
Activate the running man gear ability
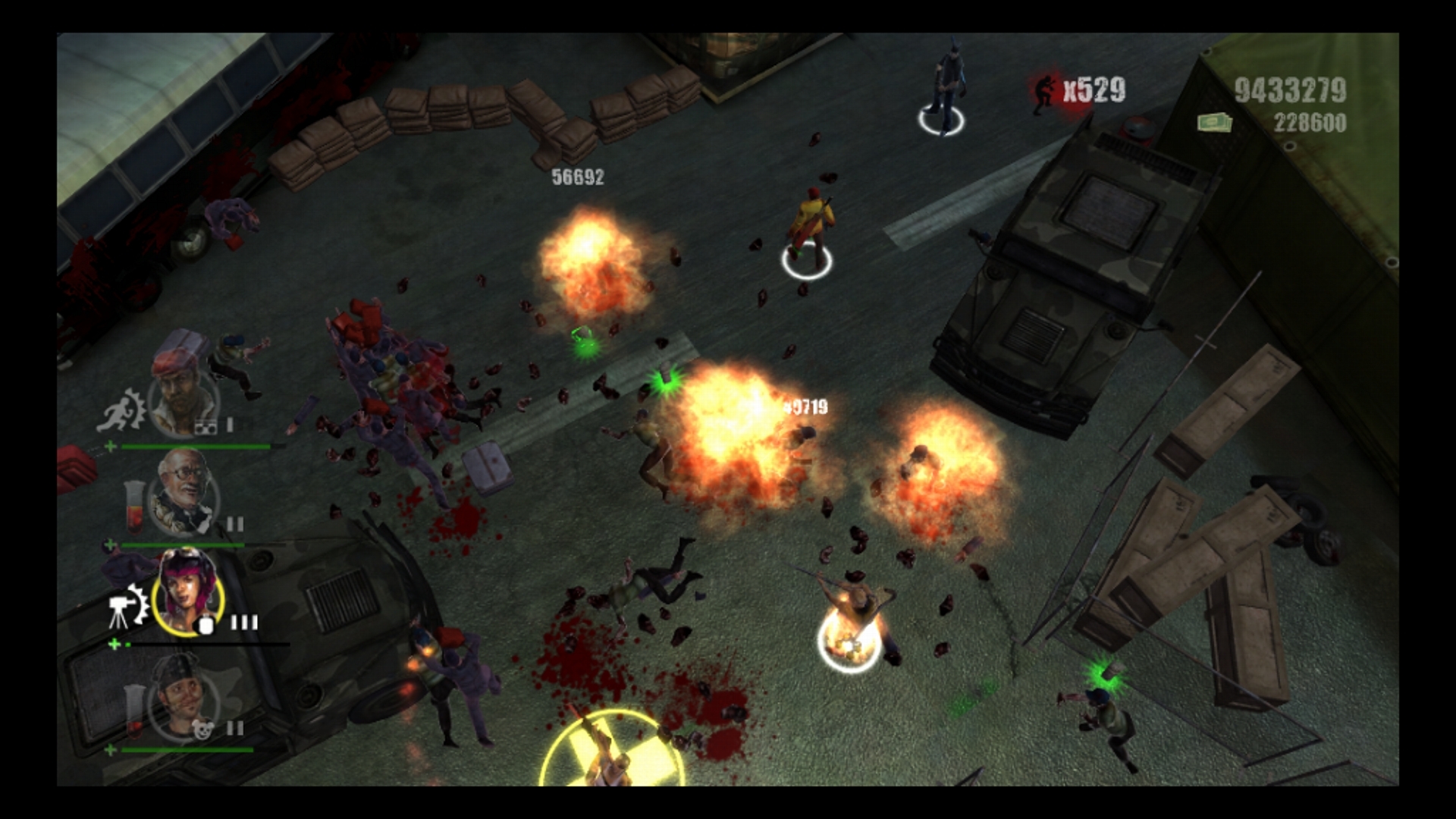[x=124, y=410]
